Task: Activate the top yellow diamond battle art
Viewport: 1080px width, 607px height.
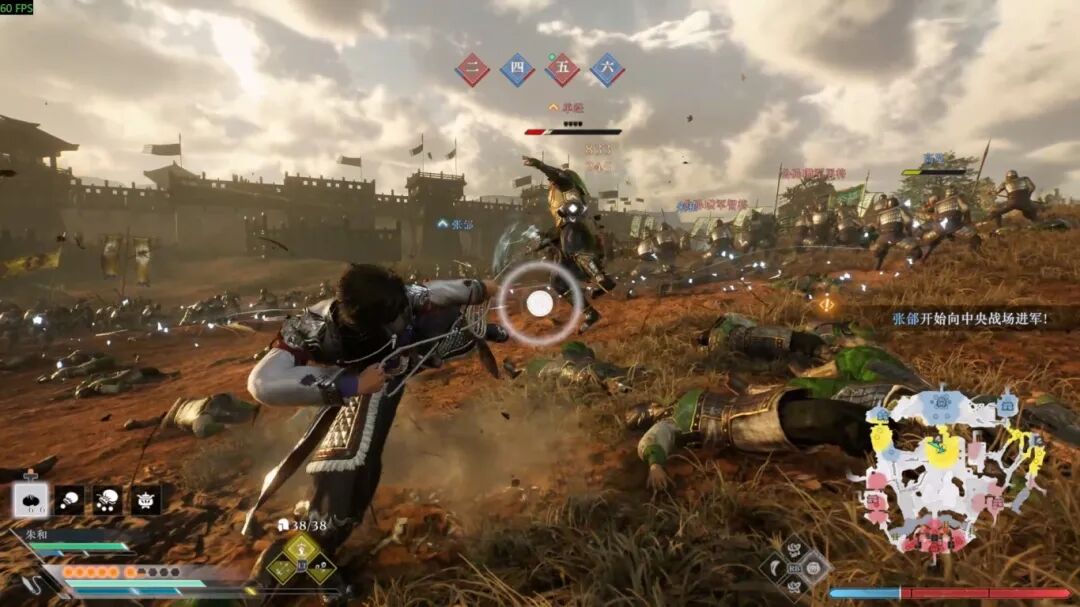Action: click(301, 548)
